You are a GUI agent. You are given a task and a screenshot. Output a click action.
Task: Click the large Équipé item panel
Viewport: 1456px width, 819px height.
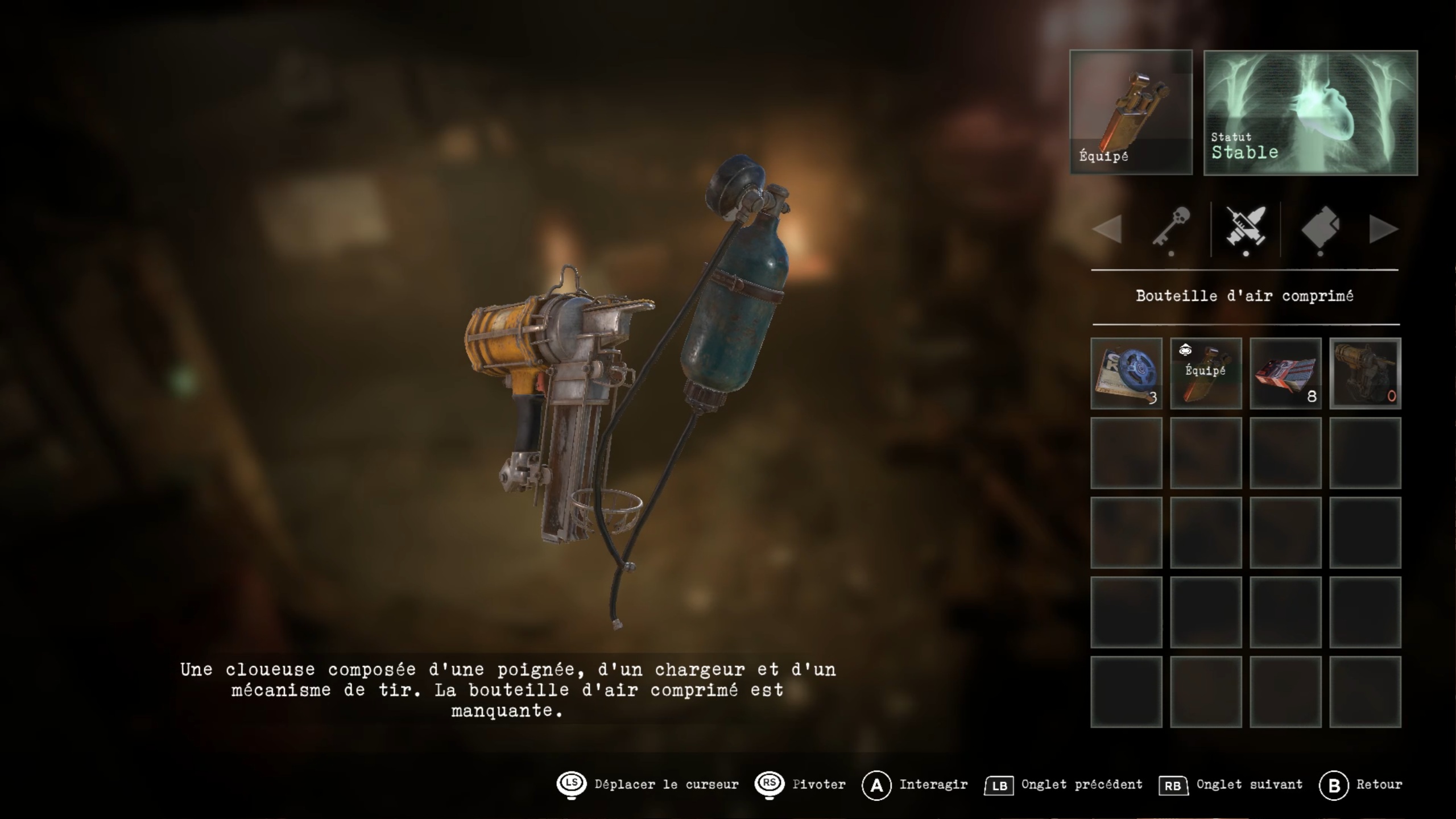click(1131, 113)
